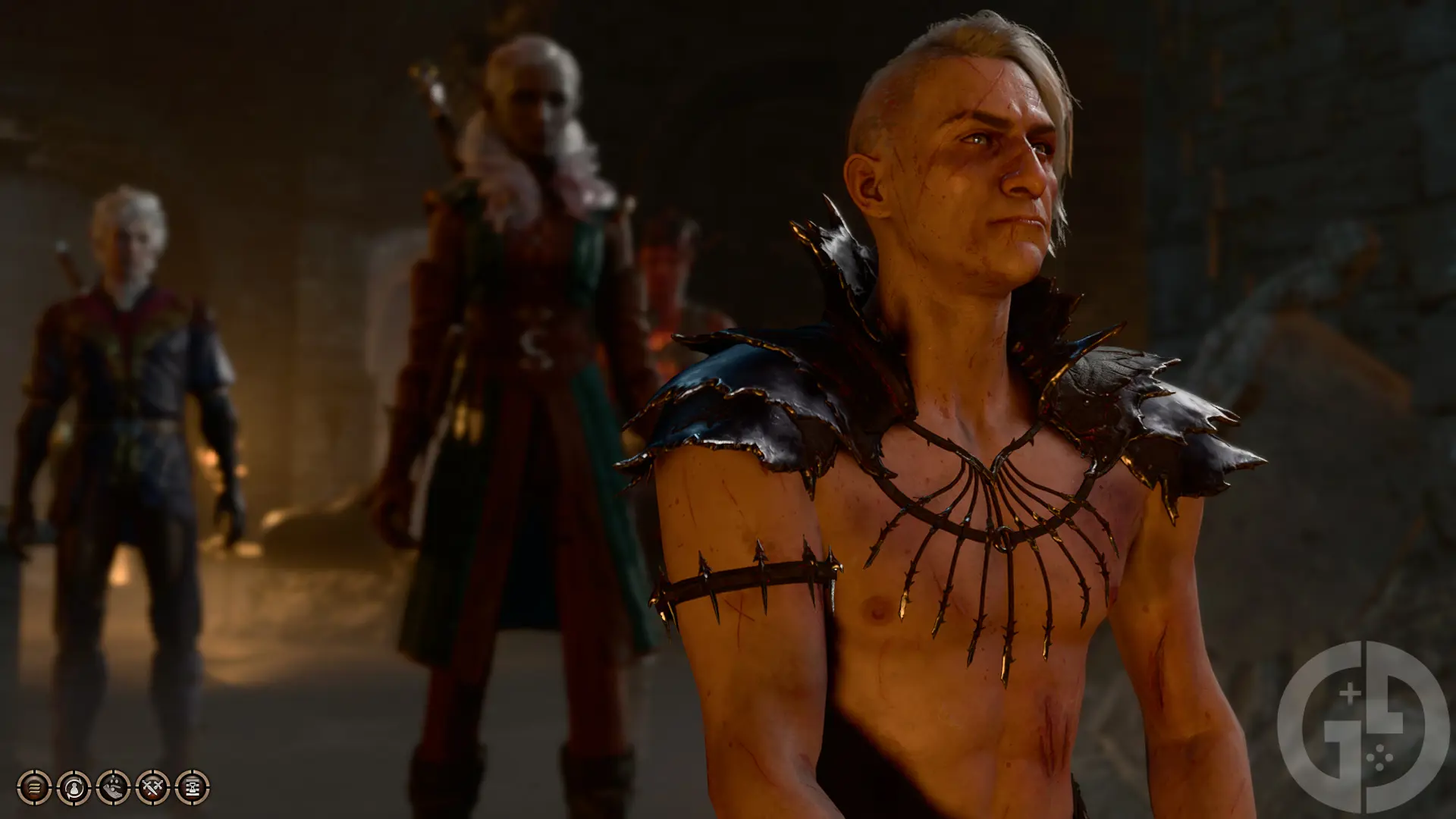Select the crossed swords combat icon
This screenshot has width=1456, height=819.
[x=152, y=788]
